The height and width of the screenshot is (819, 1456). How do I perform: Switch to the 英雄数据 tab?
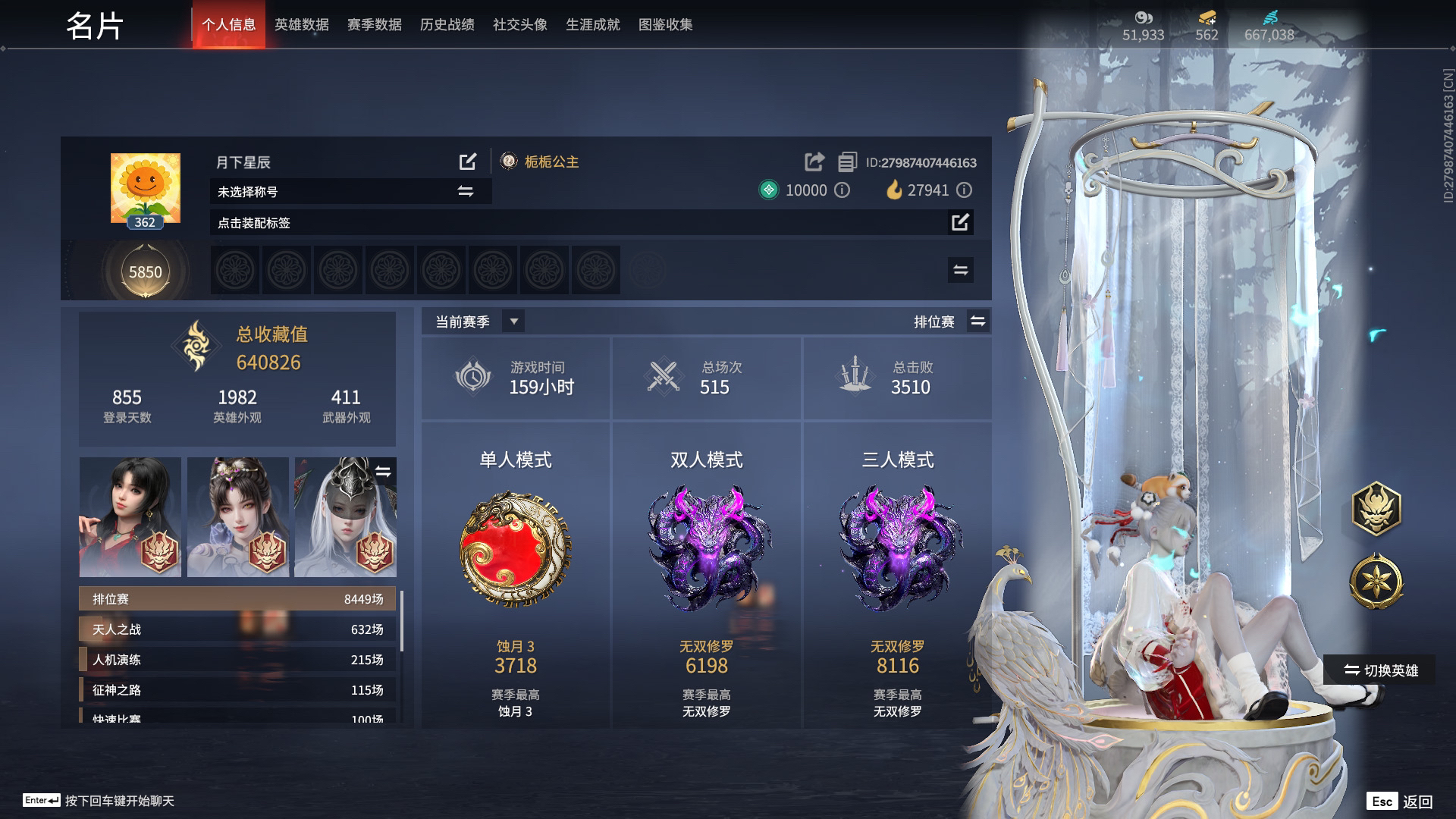[301, 25]
